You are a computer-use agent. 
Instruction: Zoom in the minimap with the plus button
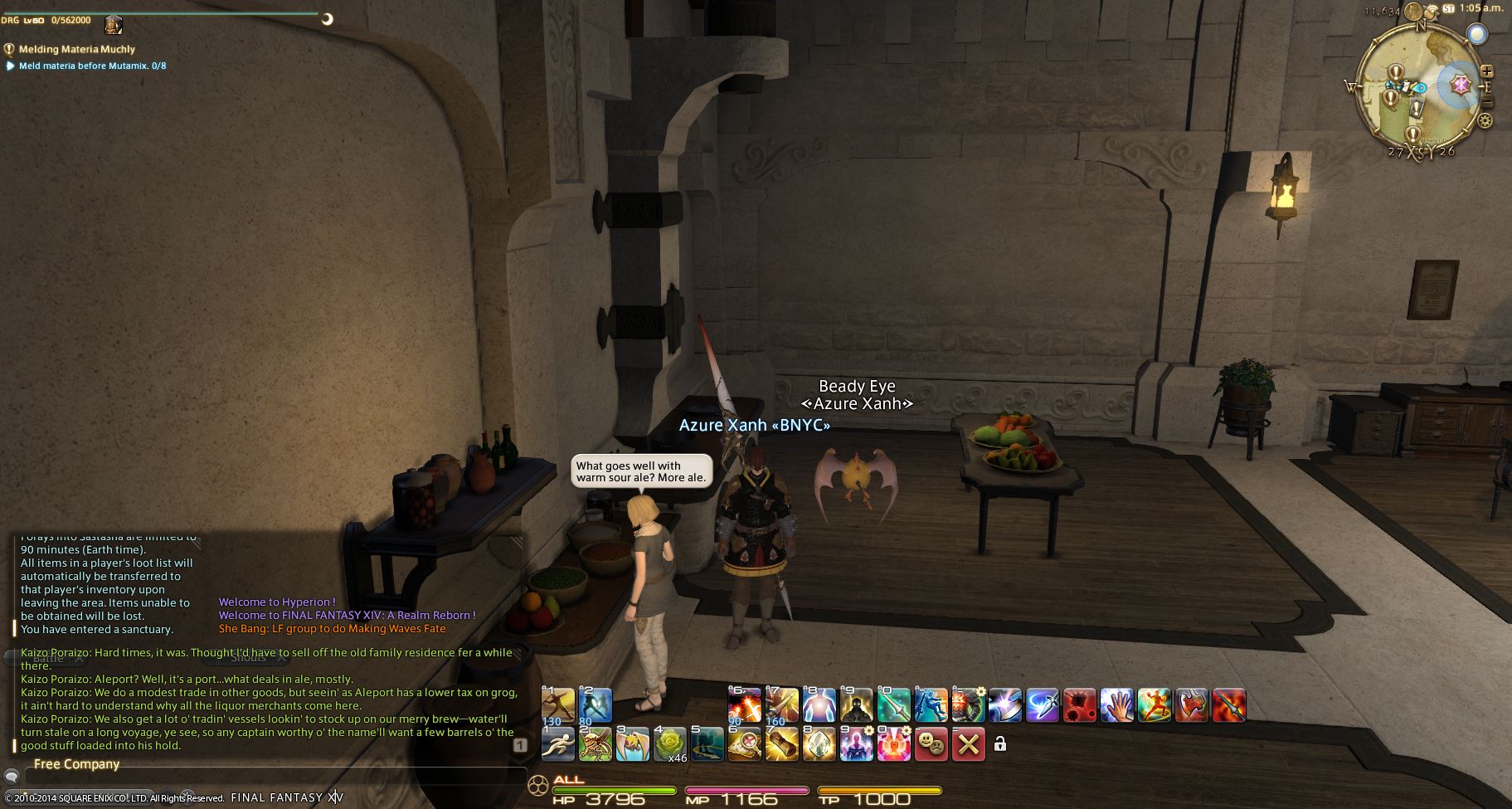[1487, 71]
